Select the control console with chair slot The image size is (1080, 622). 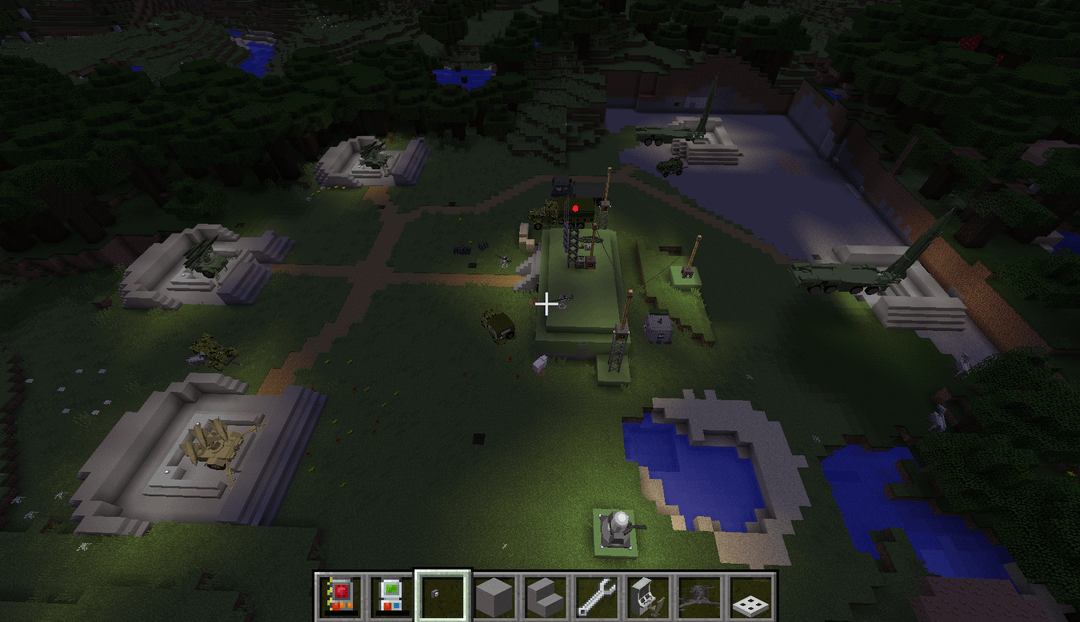click(648, 597)
